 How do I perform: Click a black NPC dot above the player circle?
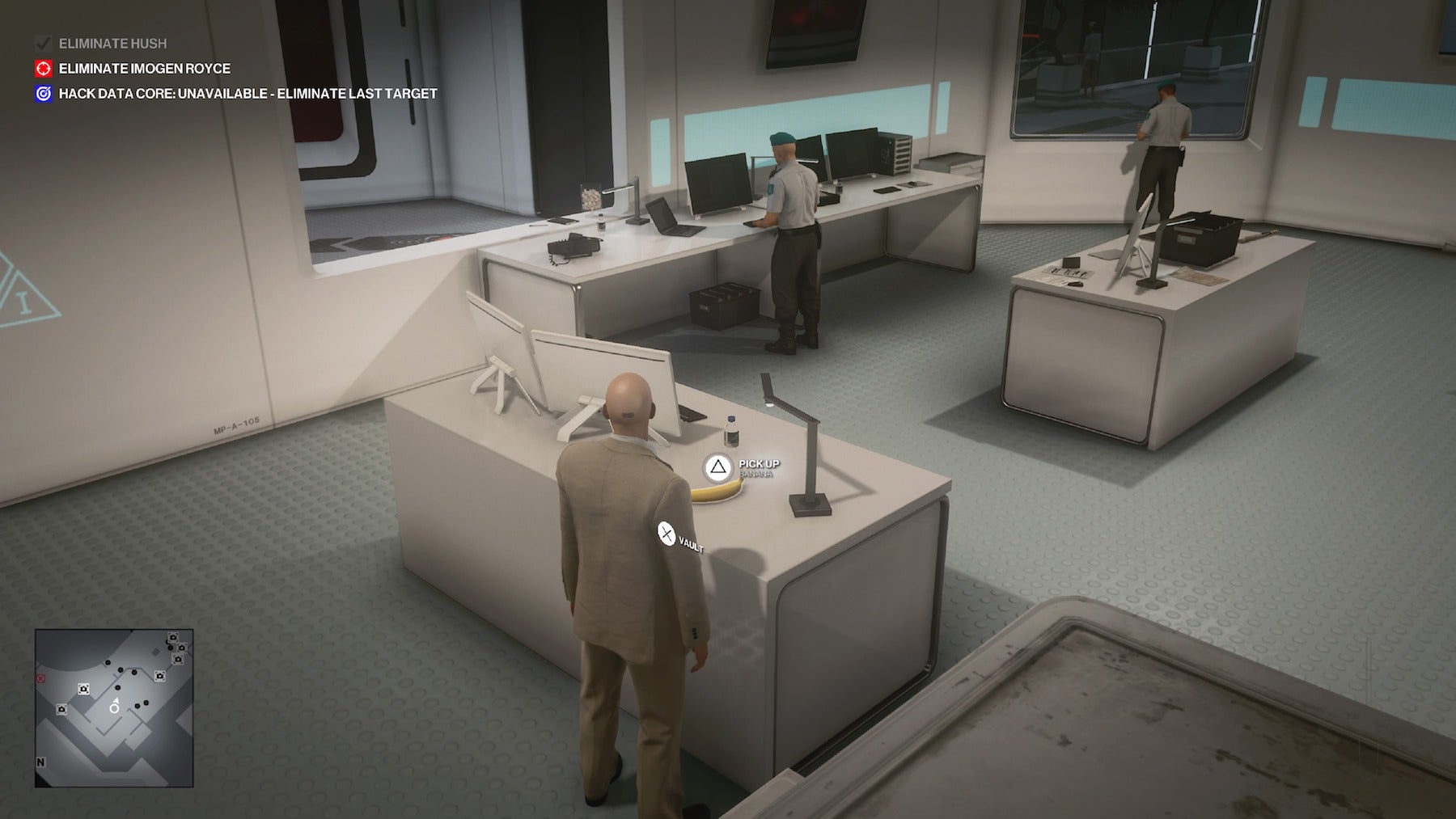pyautogui.click(x=117, y=687)
